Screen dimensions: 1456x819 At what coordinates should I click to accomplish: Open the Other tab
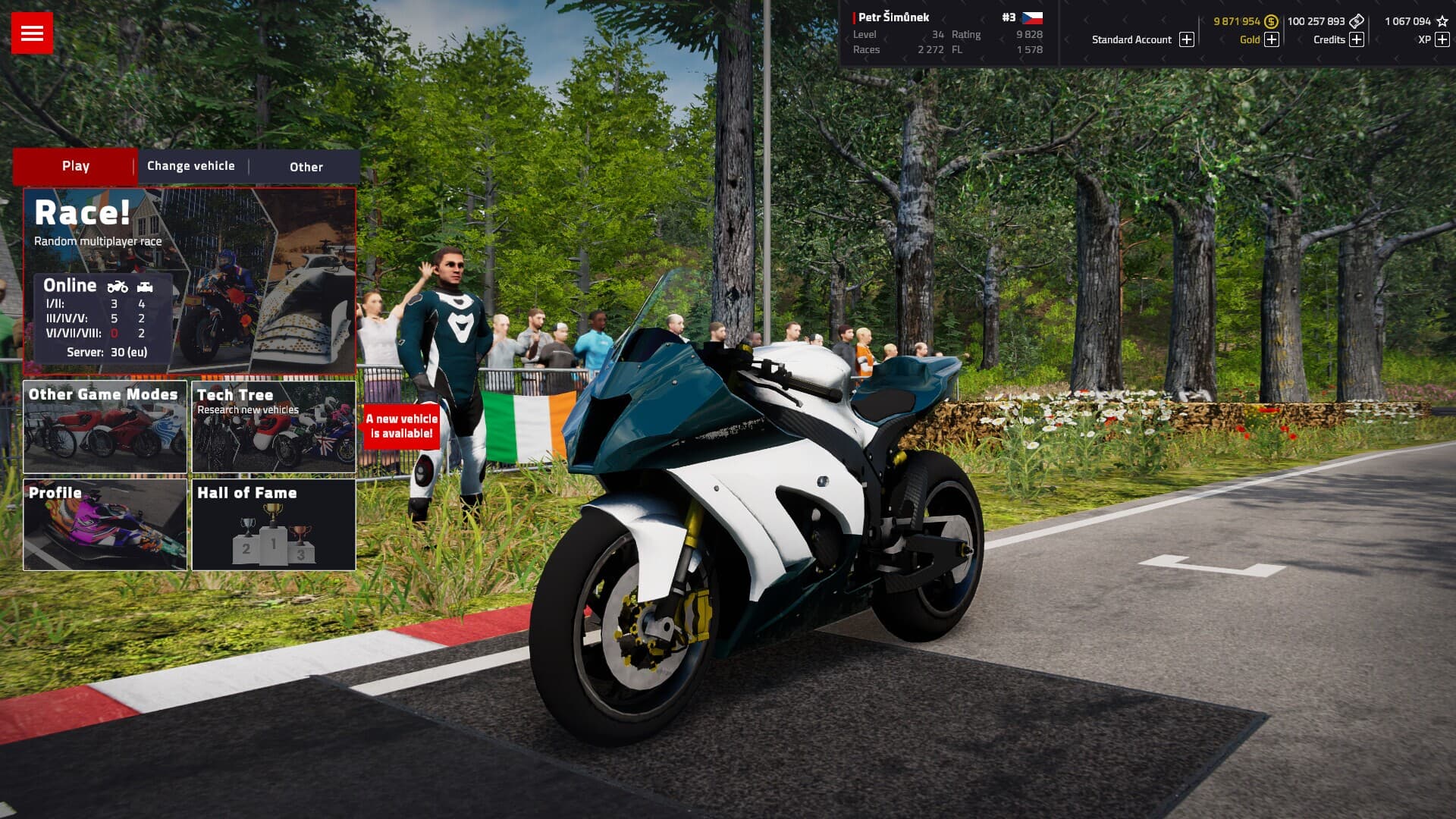[x=305, y=167]
